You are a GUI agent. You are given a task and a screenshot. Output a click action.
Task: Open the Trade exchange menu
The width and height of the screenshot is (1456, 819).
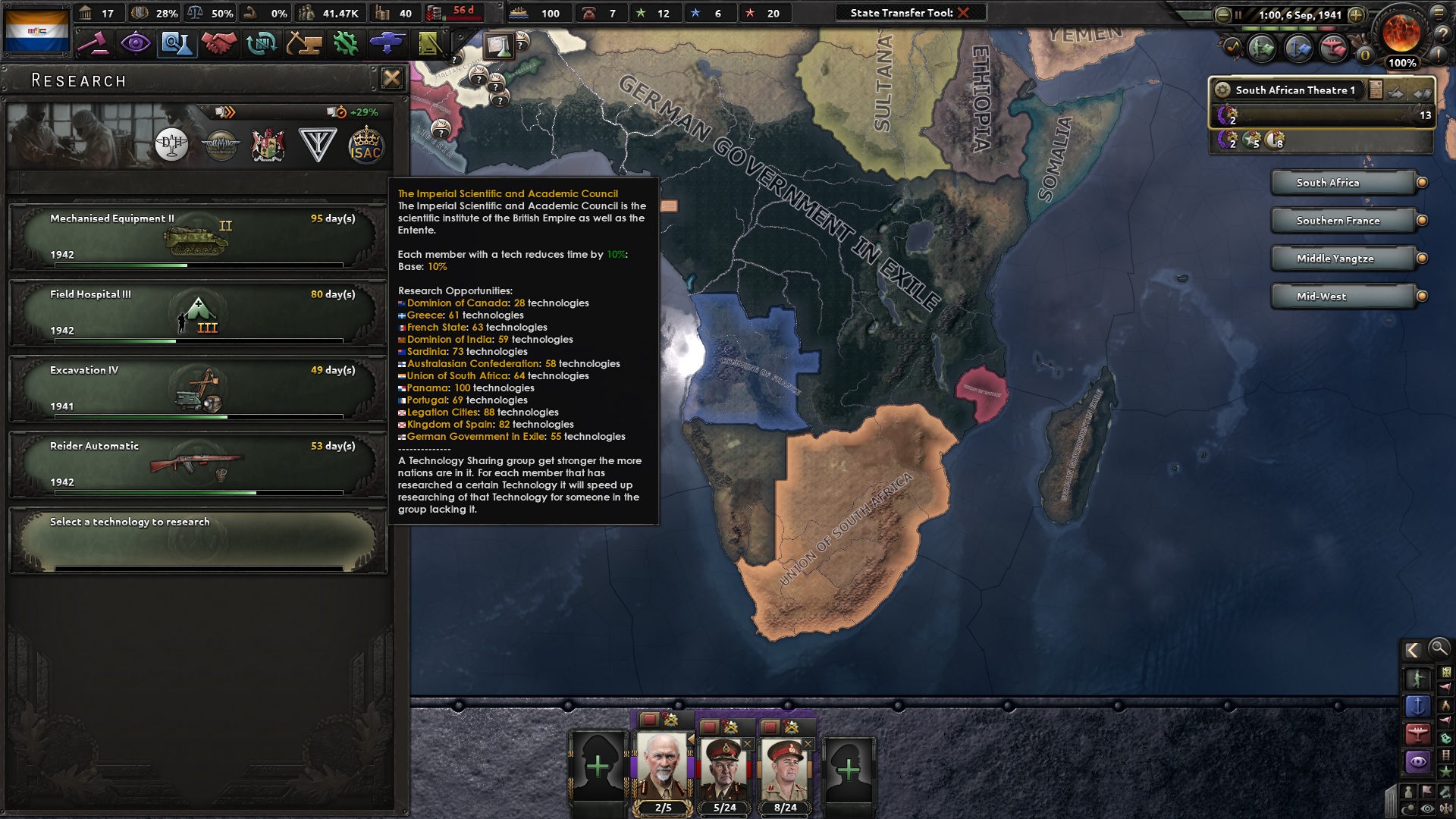(262, 44)
